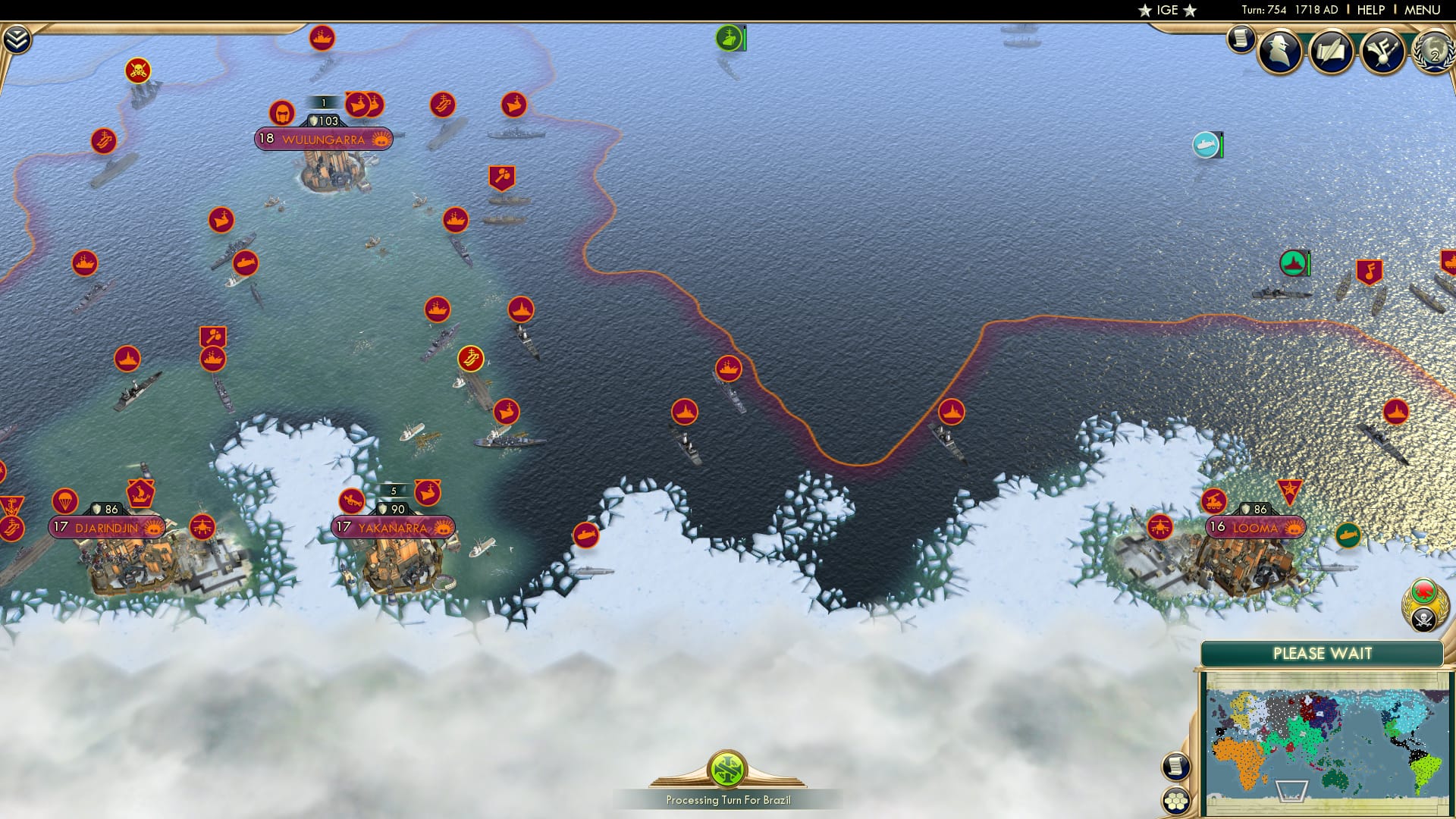Select the green submarine unit flag near top right

(1204, 143)
